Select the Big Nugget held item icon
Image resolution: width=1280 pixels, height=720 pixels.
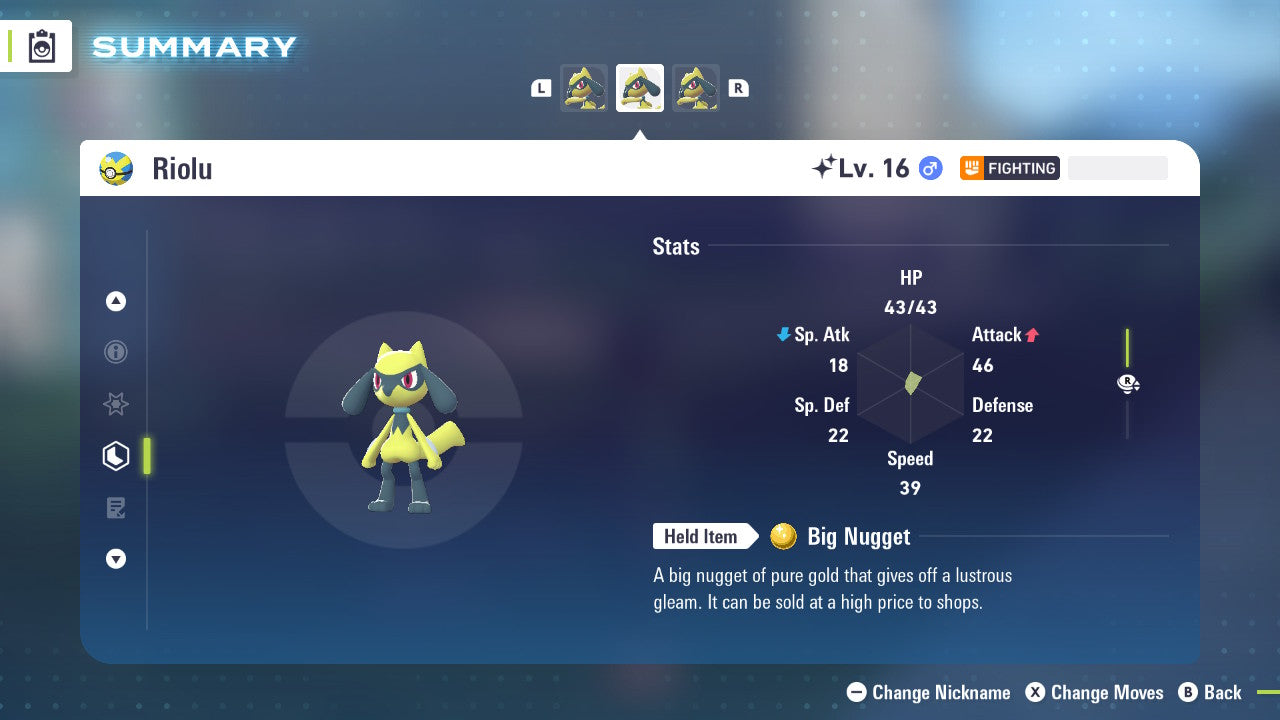tap(784, 536)
